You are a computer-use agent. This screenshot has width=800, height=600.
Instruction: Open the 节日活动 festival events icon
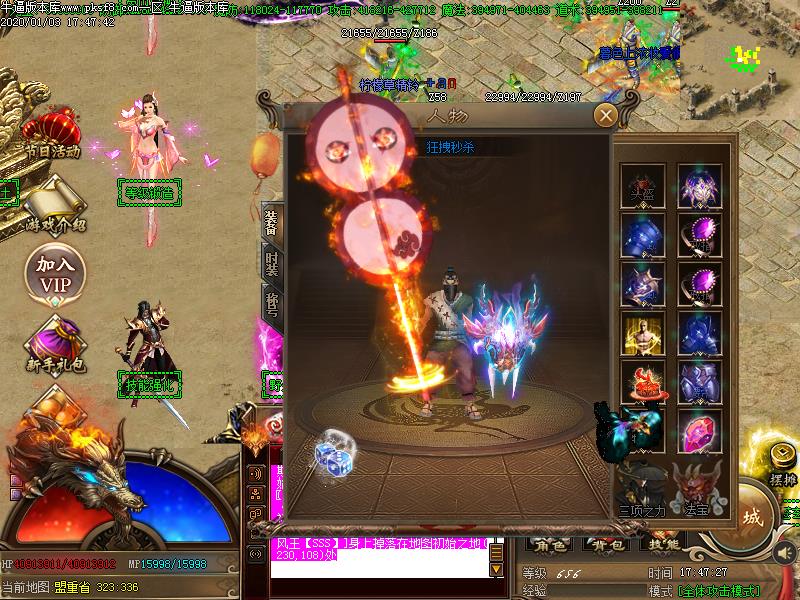coord(52,135)
